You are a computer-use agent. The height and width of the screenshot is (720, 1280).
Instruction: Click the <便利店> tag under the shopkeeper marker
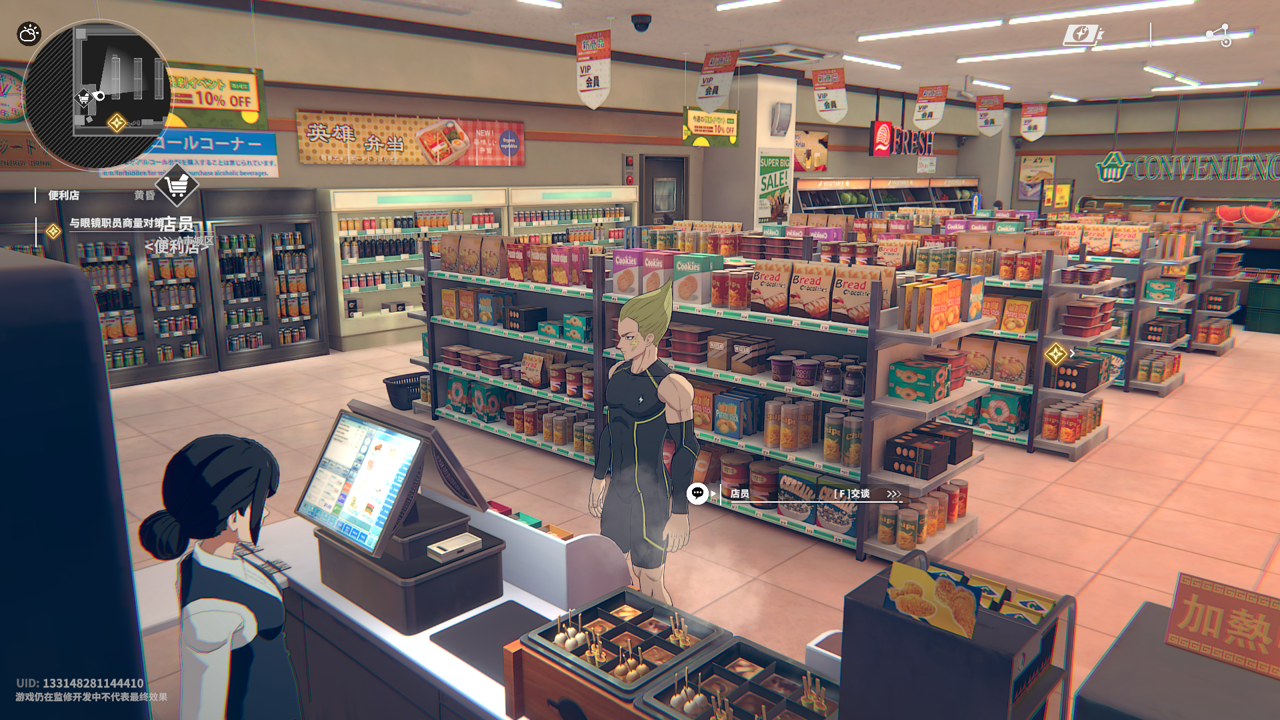[x=178, y=248]
